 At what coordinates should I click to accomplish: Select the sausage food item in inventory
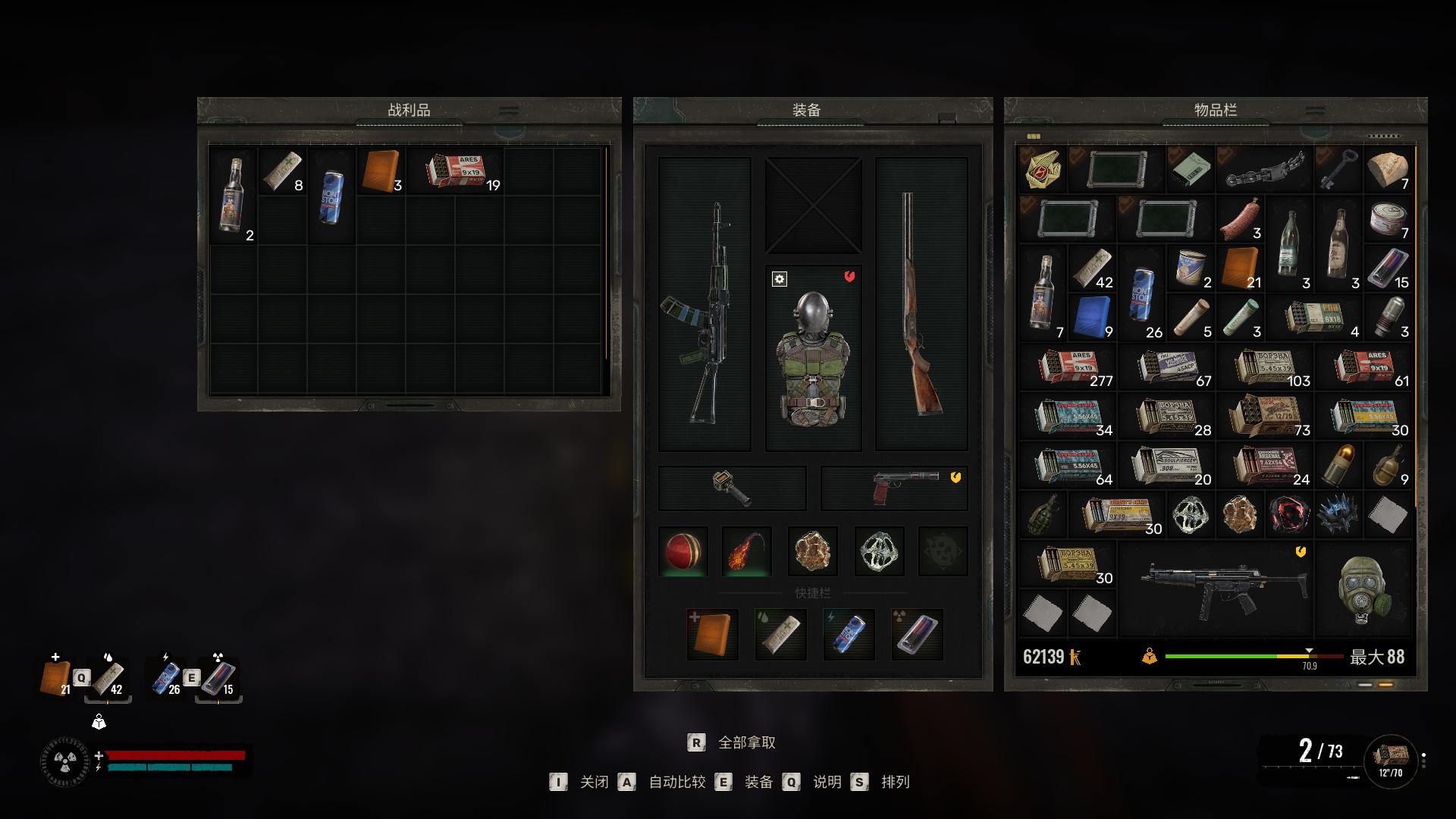pyautogui.click(x=1240, y=218)
